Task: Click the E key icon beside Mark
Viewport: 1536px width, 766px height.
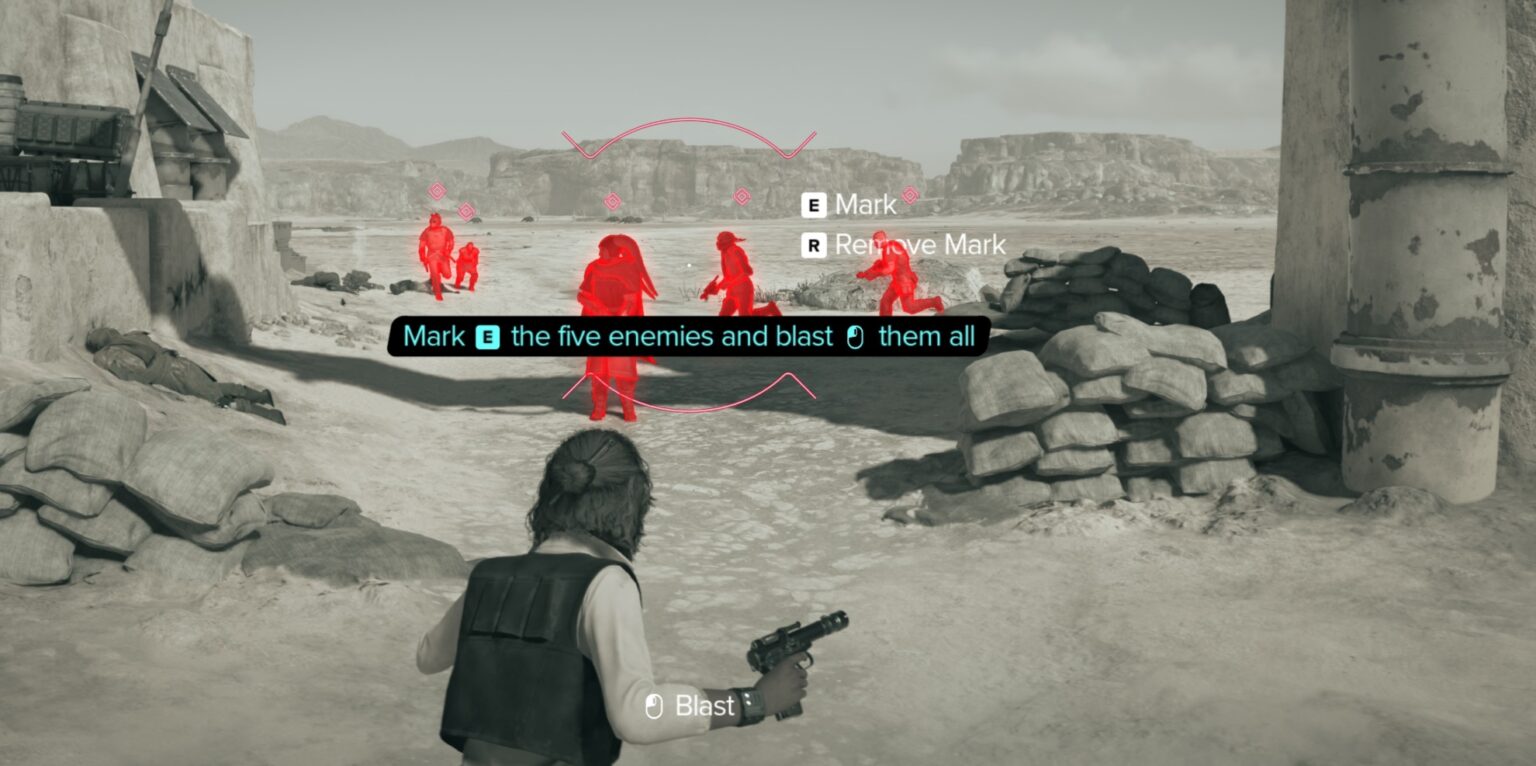Action: [x=813, y=205]
